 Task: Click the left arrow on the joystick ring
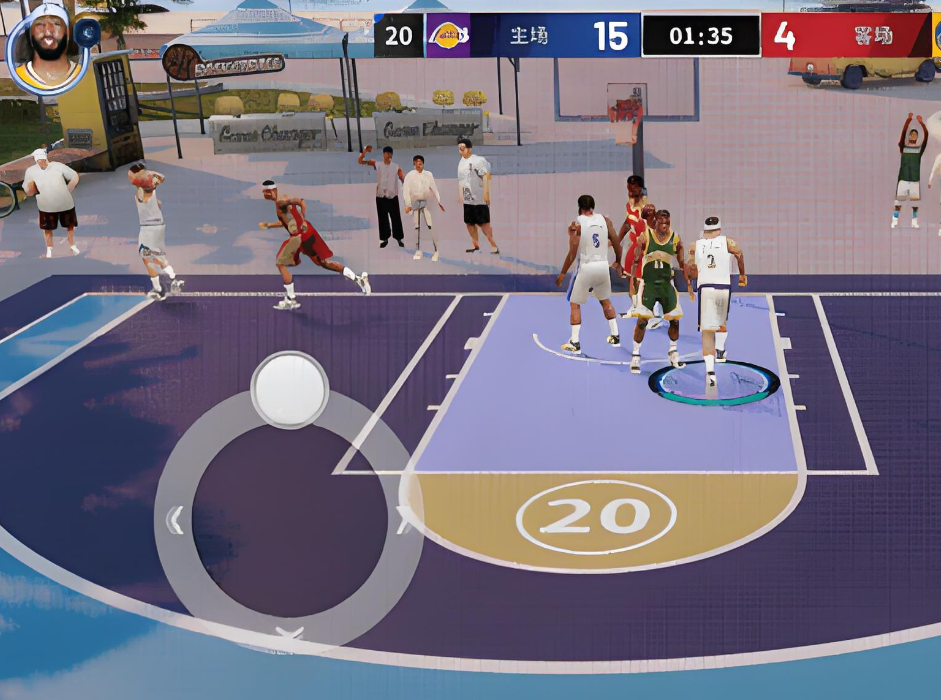click(x=175, y=520)
